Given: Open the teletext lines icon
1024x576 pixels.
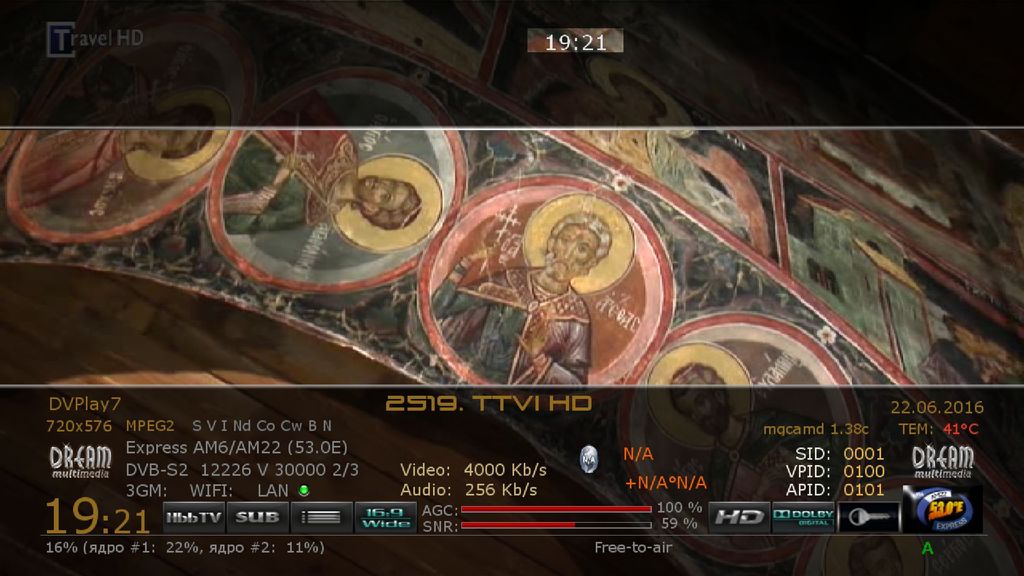Looking at the screenshot, I should click(321, 517).
